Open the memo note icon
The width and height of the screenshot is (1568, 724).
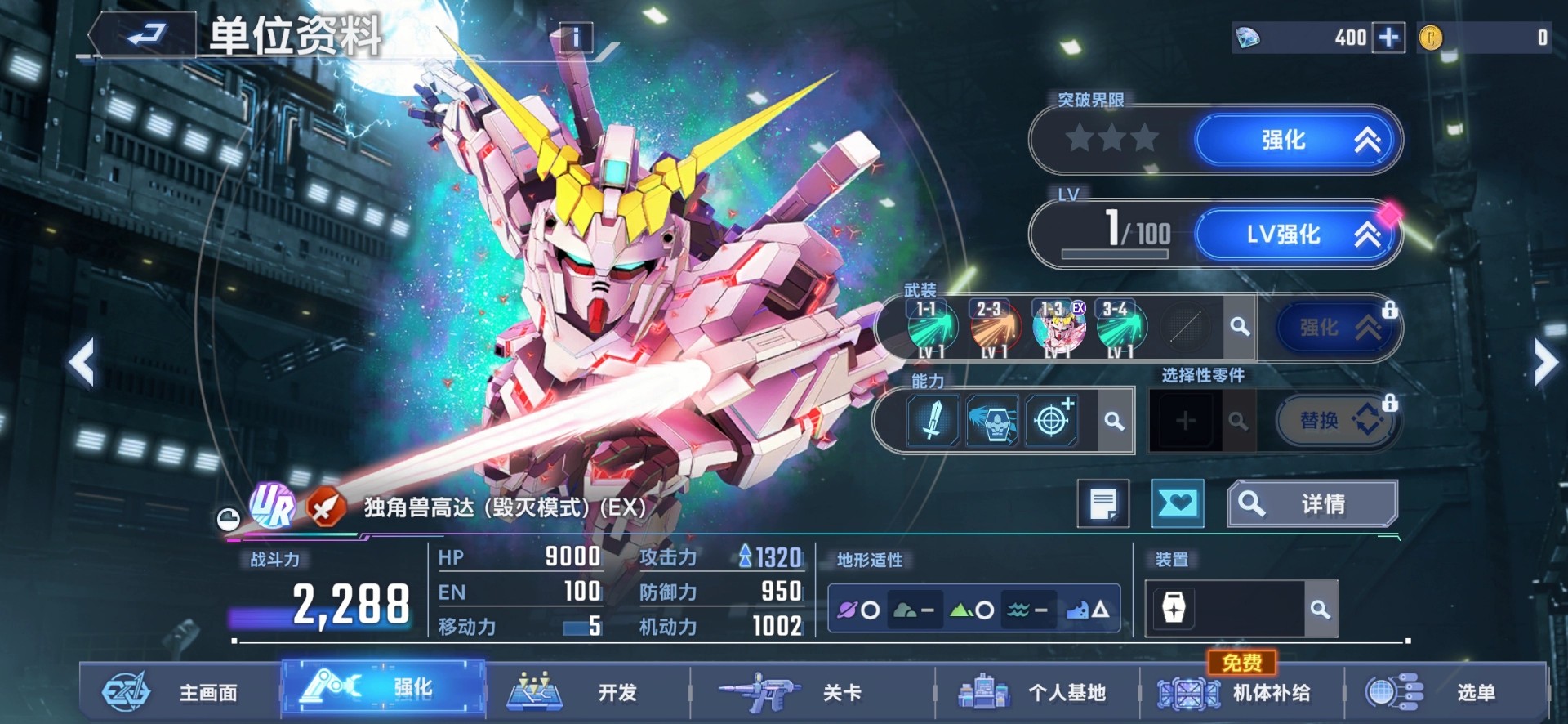[x=1105, y=503]
